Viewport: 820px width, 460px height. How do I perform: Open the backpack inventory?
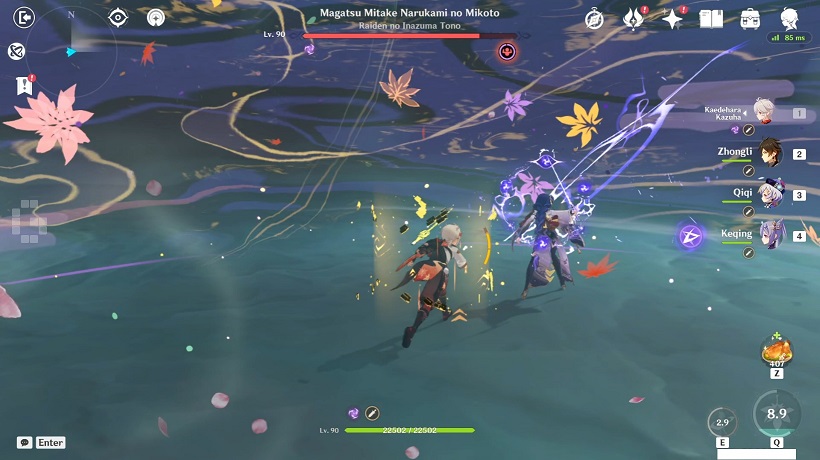pos(750,18)
